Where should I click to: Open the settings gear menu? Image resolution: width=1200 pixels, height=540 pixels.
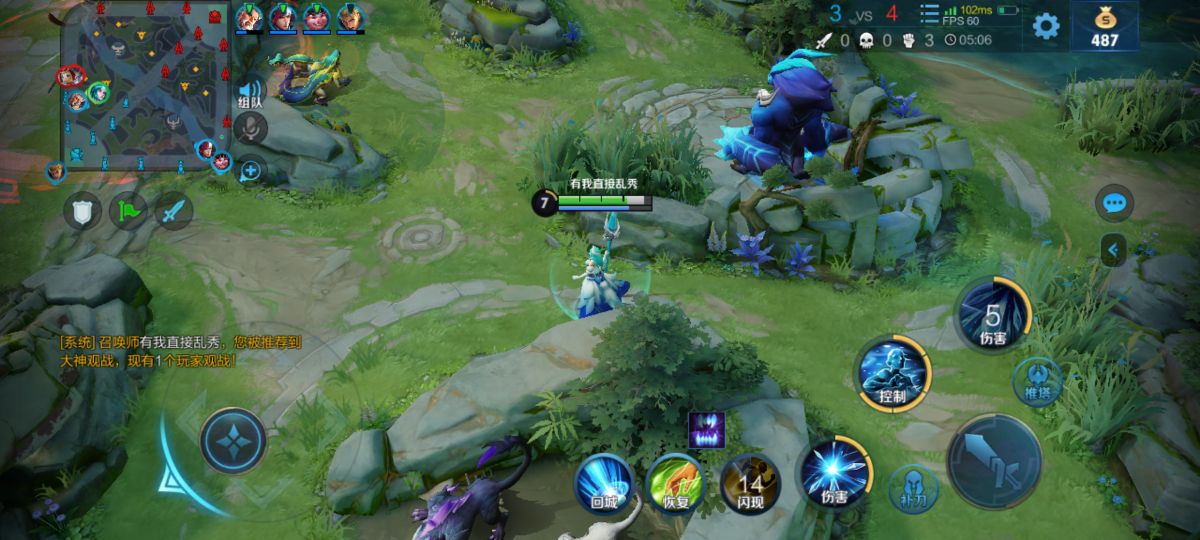(1046, 25)
